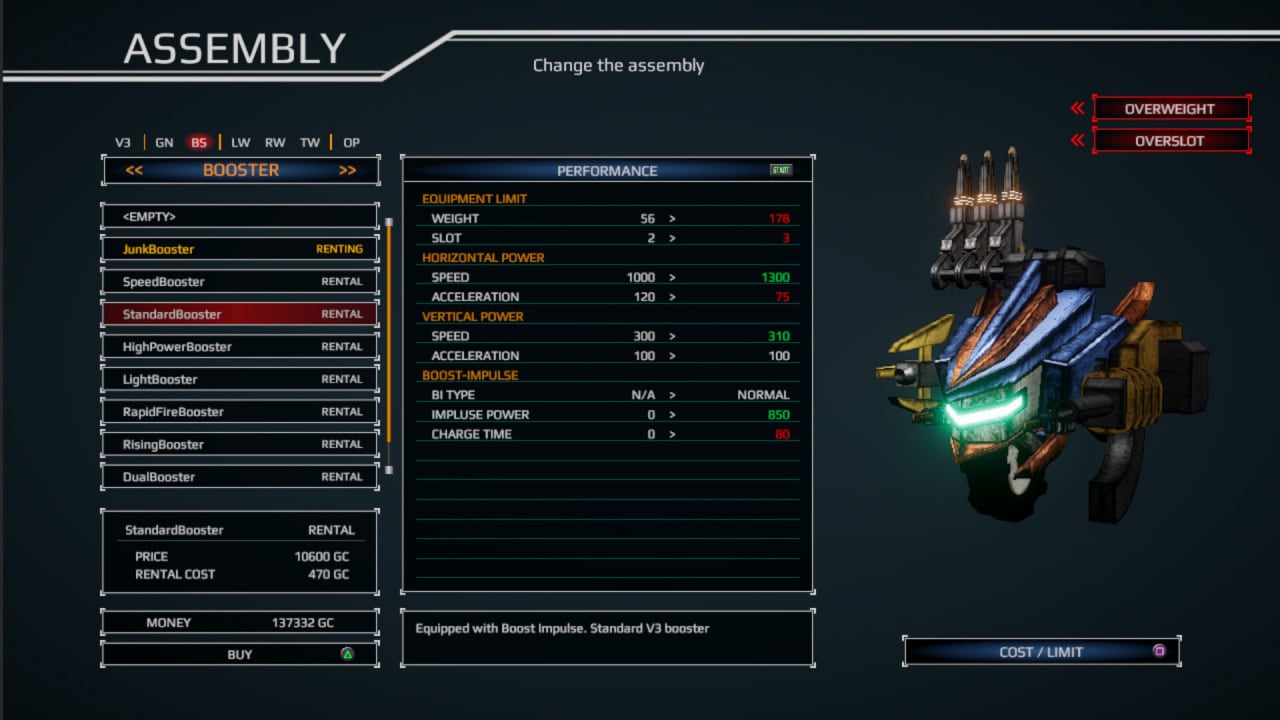Choose HighPowerBooster from the list
This screenshot has width=1280, height=720.
240,347
